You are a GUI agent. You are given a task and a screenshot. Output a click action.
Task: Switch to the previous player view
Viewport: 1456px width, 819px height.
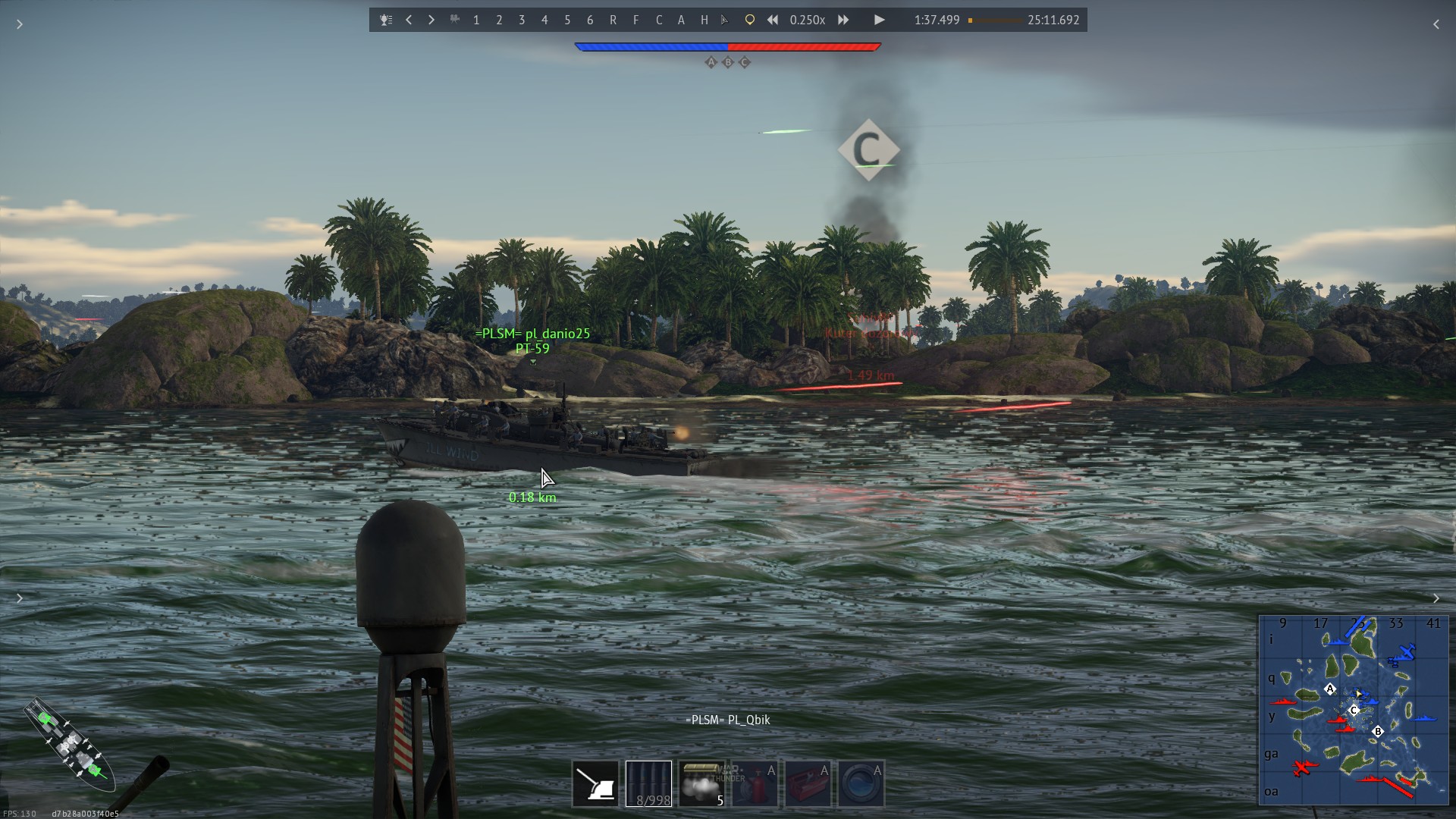tap(409, 20)
